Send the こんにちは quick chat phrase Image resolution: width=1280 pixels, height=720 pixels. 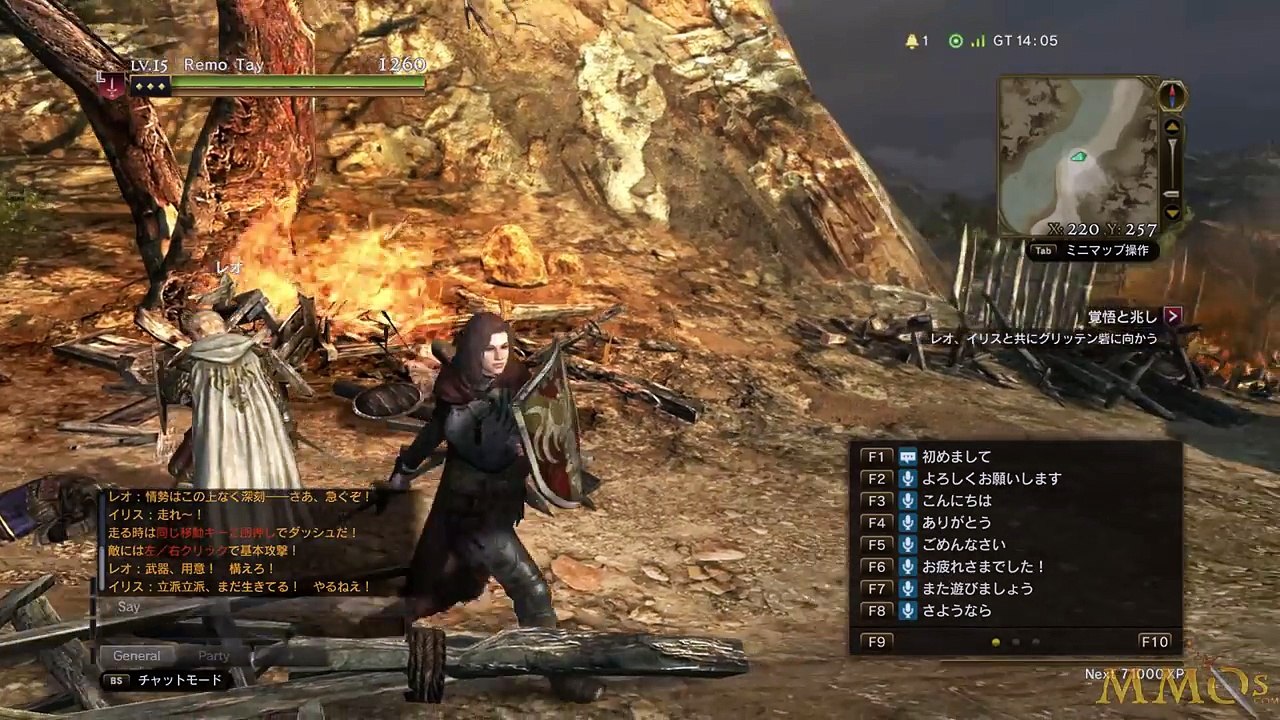(x=957, y=500)
